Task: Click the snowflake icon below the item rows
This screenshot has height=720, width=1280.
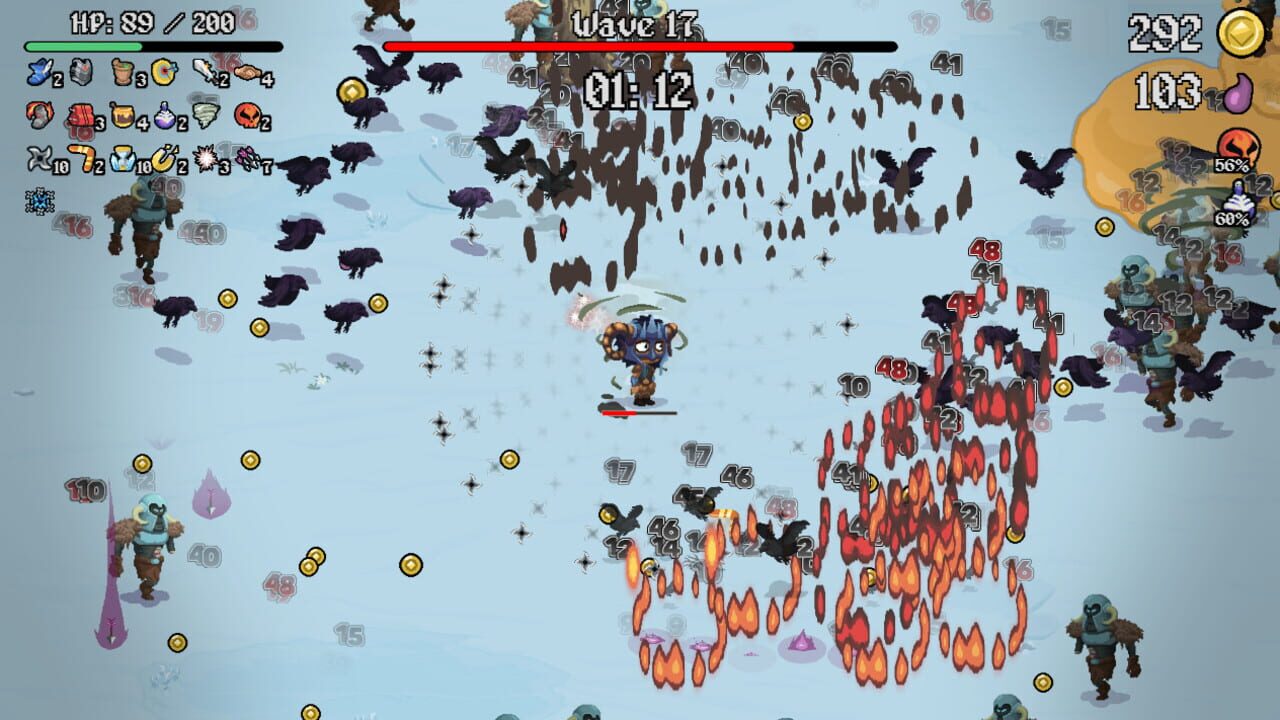Action: [x=39, y=198]
